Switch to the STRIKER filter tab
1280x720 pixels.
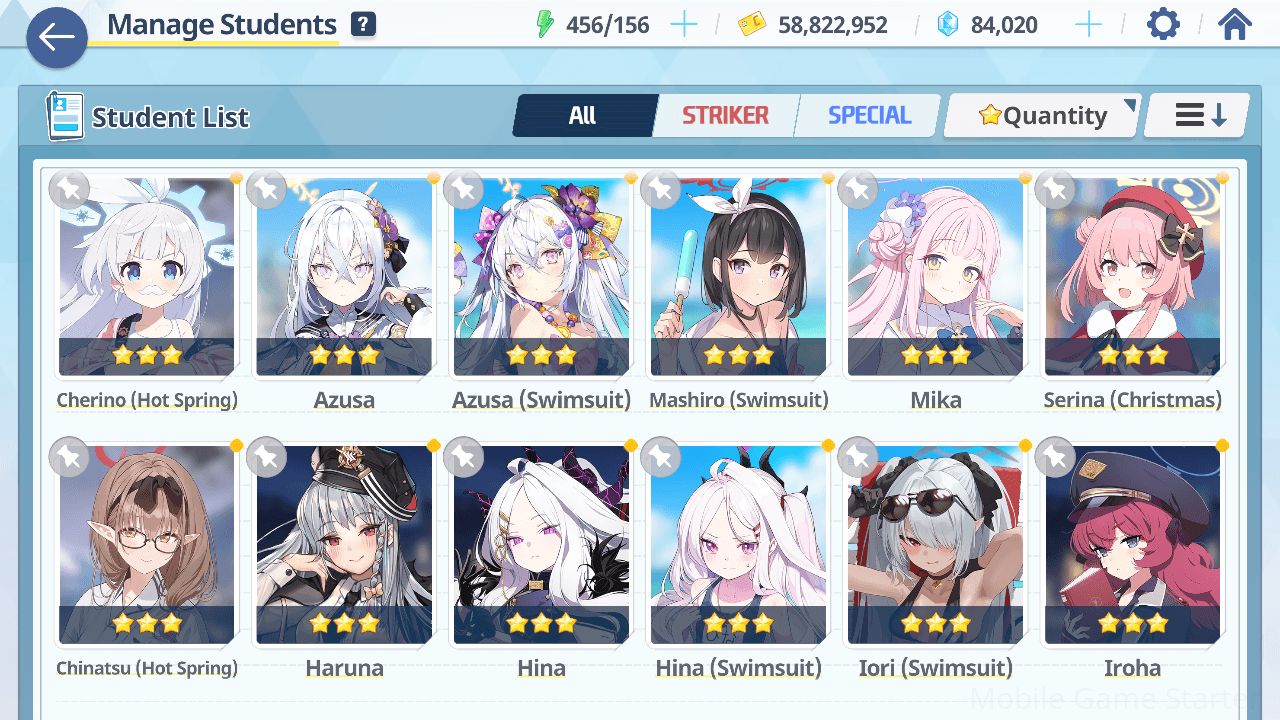[726, 115]
